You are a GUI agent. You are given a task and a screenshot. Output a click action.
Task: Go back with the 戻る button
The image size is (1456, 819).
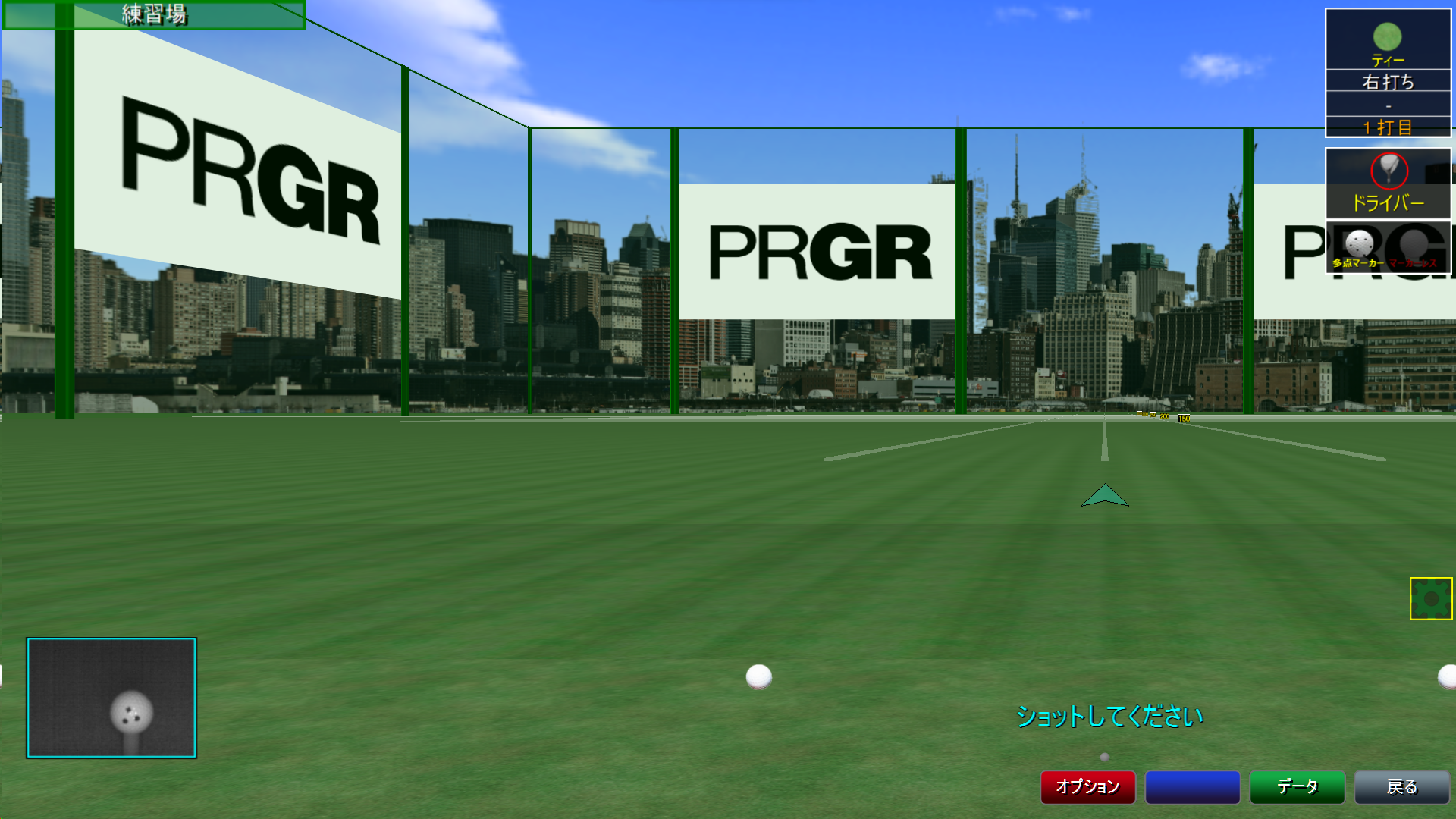(x=1401, y=786)
